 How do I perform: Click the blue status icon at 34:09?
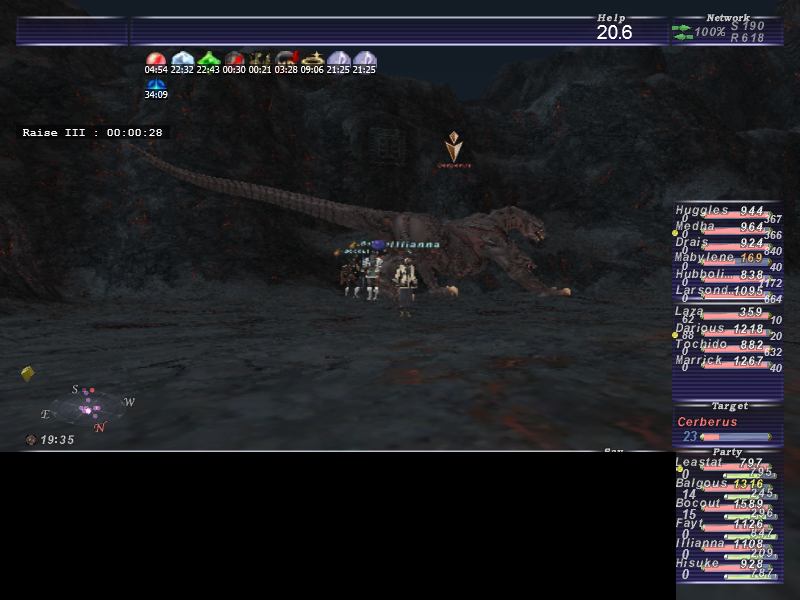coord(155,86)
